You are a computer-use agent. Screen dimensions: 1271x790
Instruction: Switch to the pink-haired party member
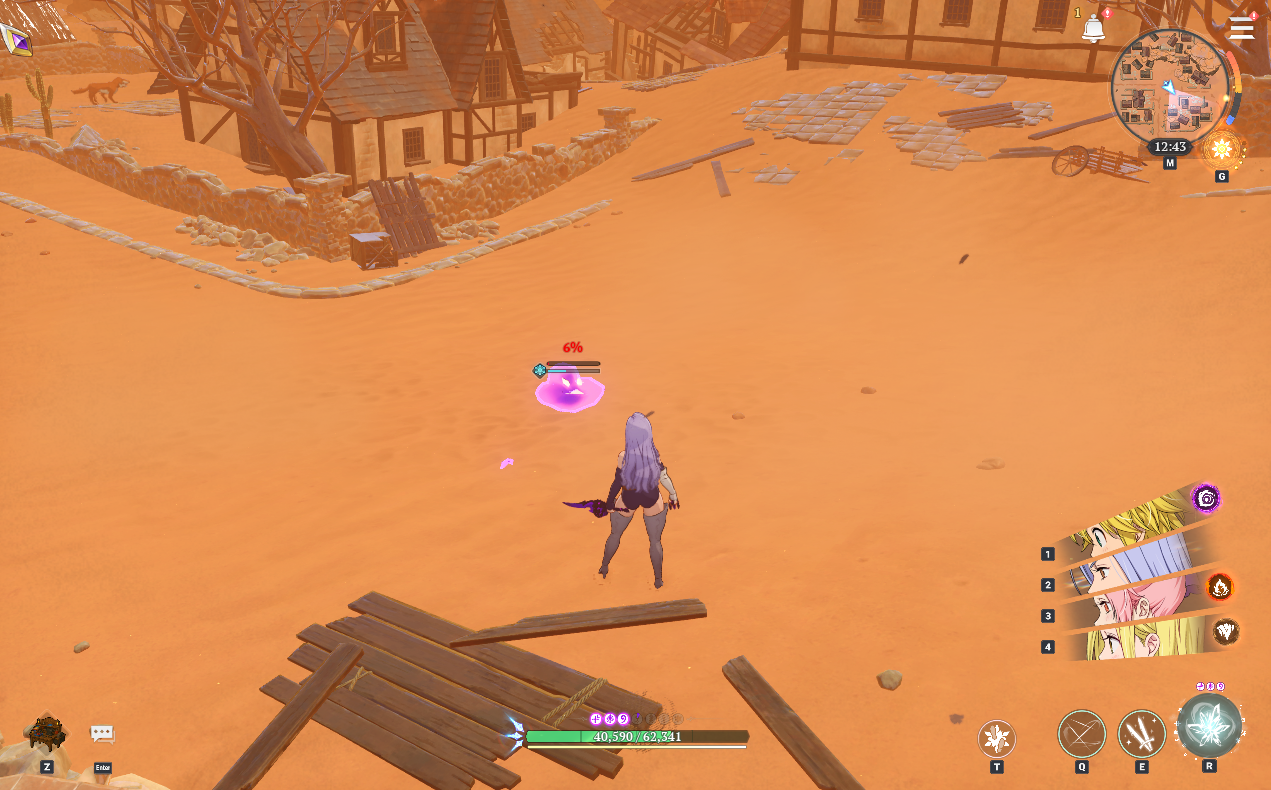click(x=1130, y=604)
